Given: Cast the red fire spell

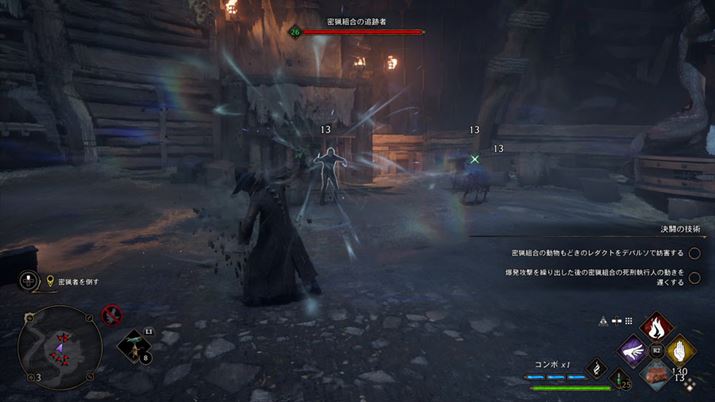Looking at the screenshot, I should 658,326.
